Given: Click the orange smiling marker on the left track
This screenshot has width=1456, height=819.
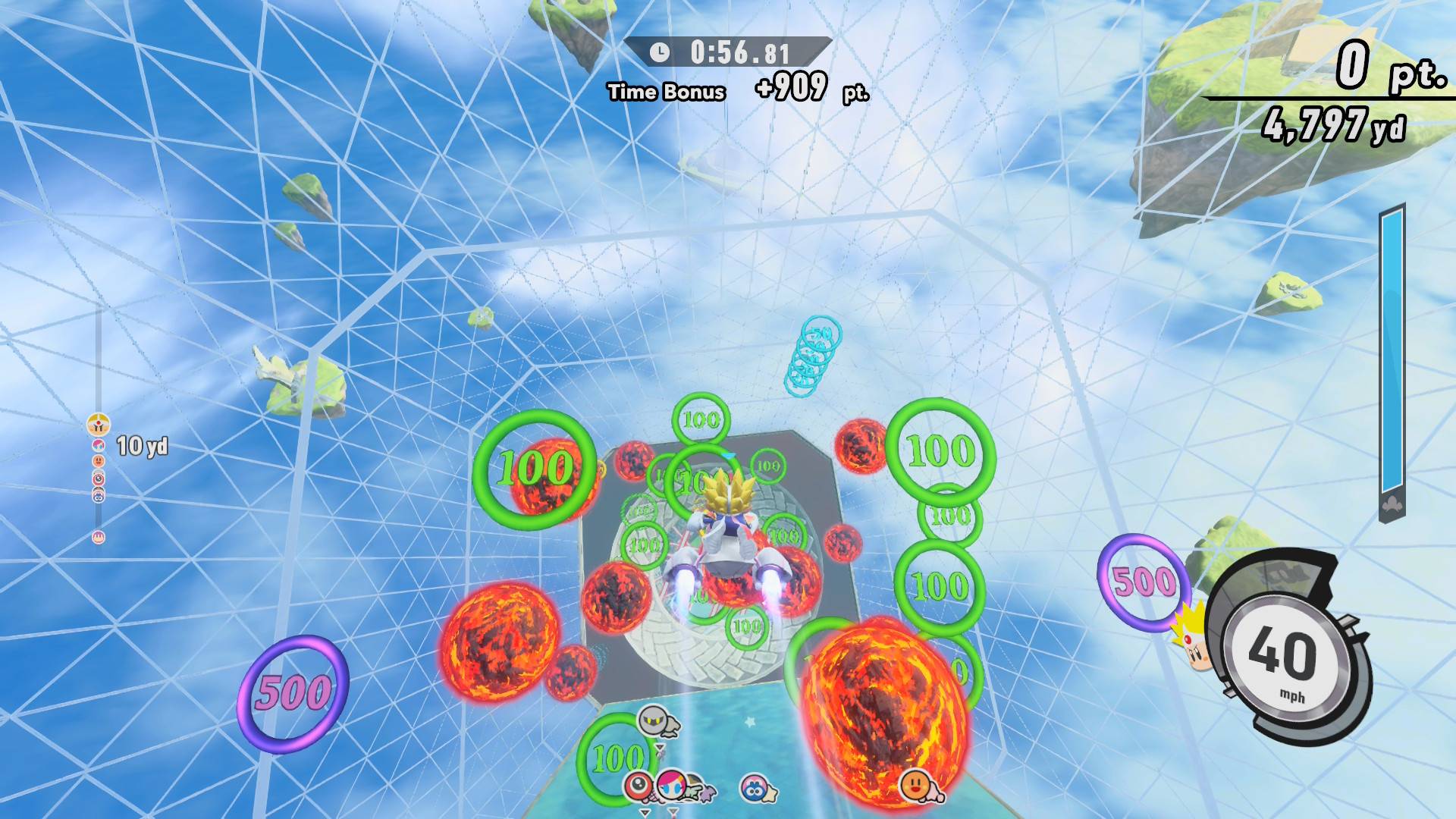Looking at the screenshot, I should [98, 460].
